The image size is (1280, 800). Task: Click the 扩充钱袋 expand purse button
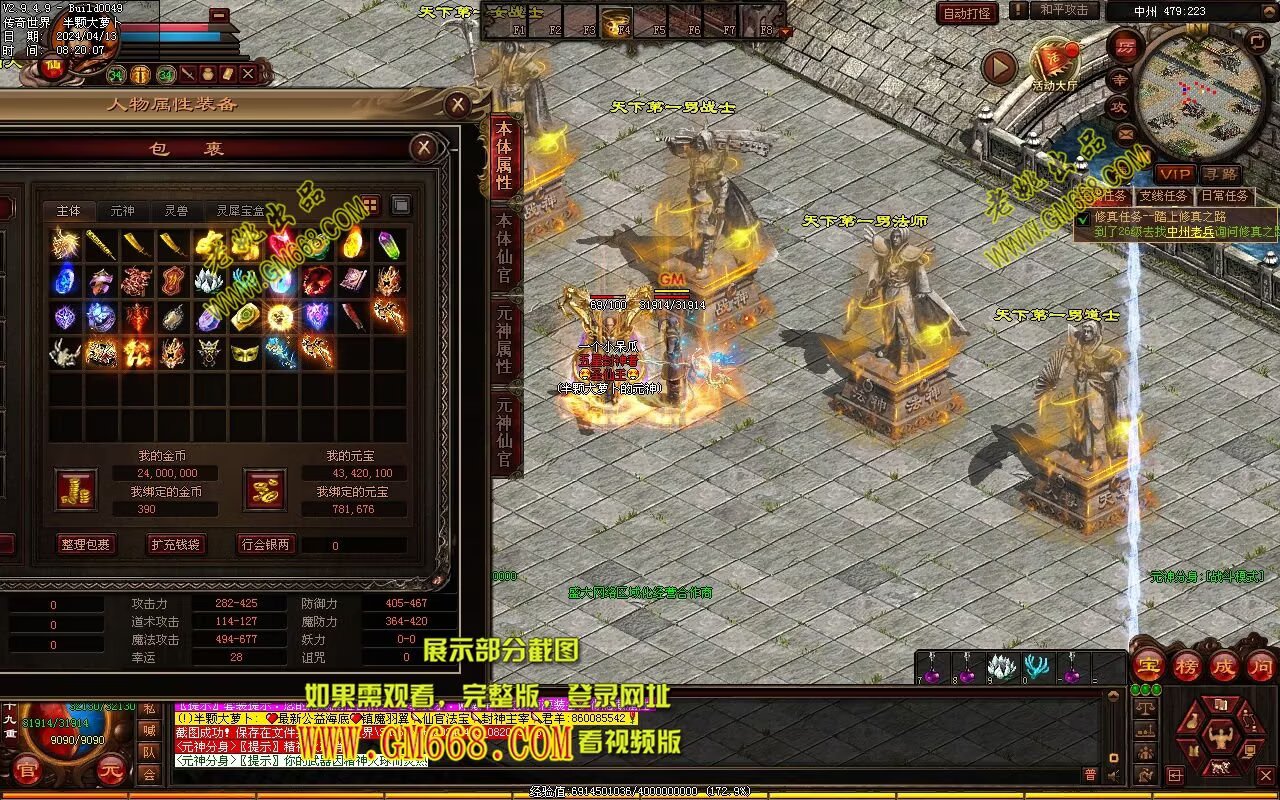tap(175, 545)
